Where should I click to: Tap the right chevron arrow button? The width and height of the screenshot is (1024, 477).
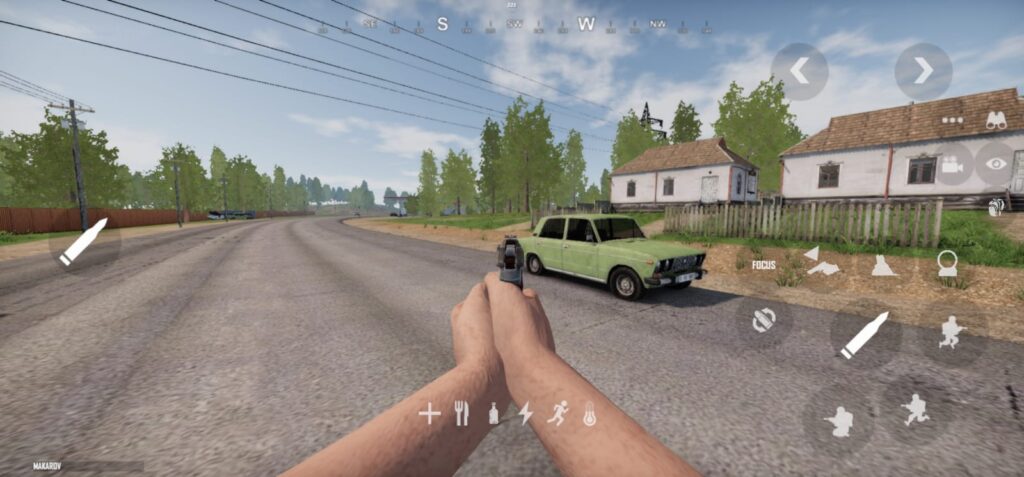coord(923,71)
